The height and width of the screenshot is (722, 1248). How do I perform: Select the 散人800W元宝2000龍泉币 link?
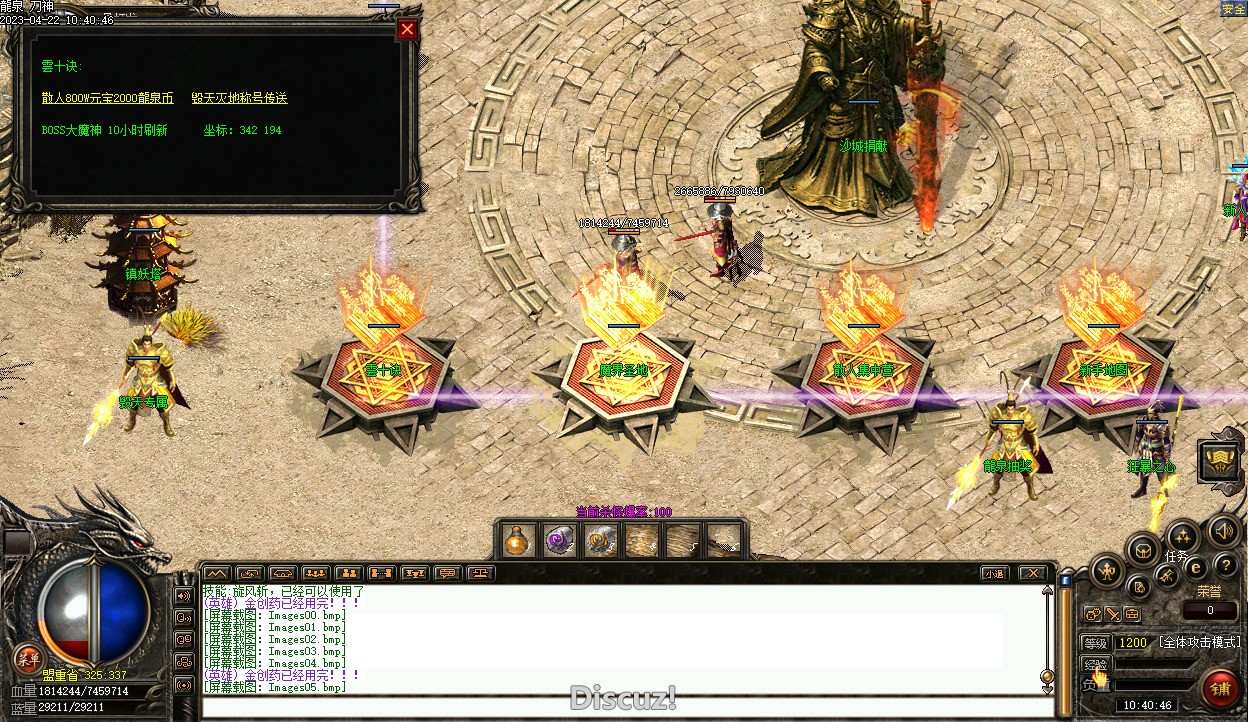pos(107,98)
